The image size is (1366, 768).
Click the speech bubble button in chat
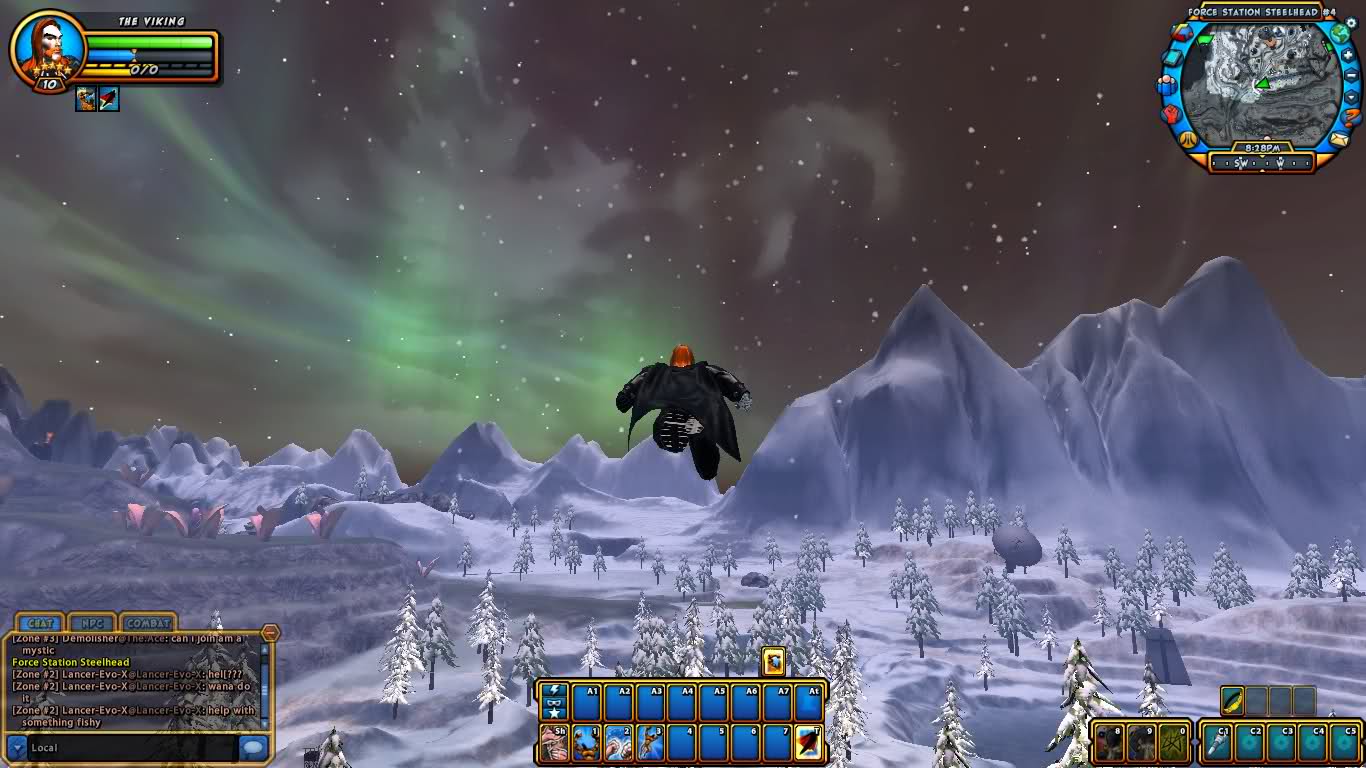point(254,747)
